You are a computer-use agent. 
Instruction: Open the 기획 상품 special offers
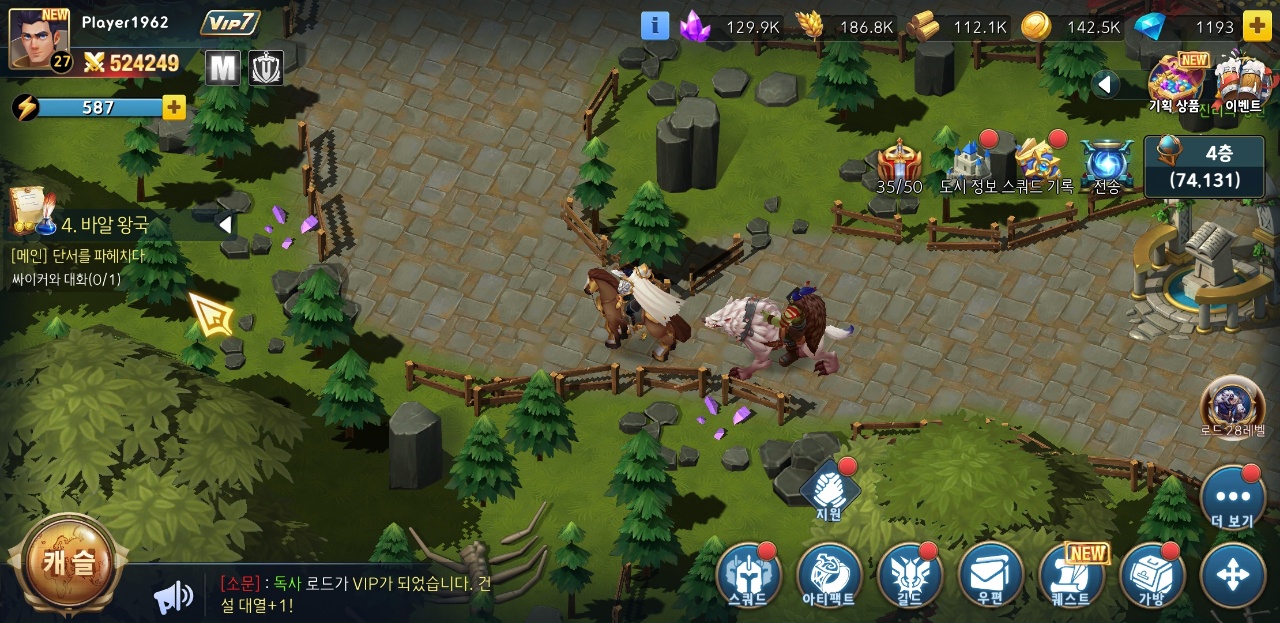tap(1175, 82)
